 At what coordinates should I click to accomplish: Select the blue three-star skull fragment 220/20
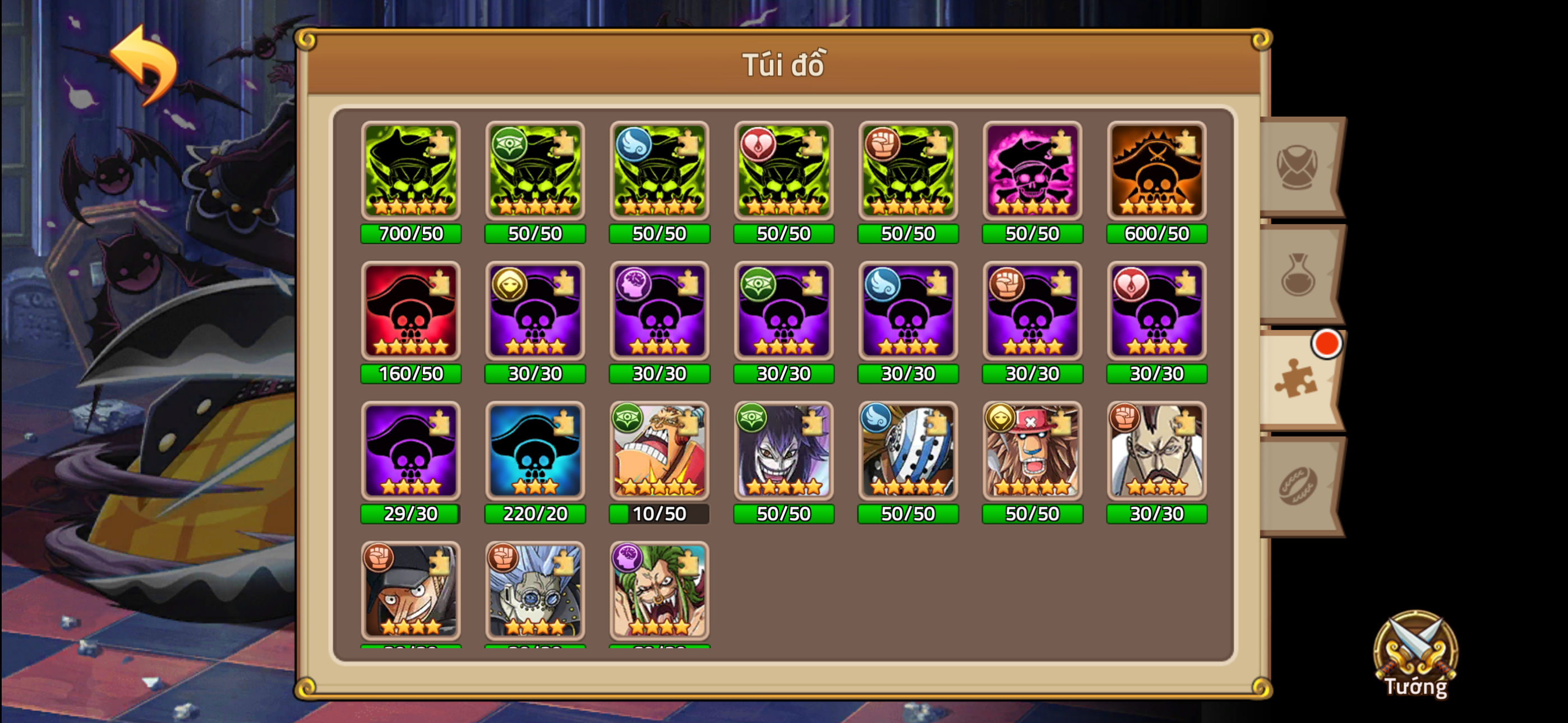[x=536, y=452]
